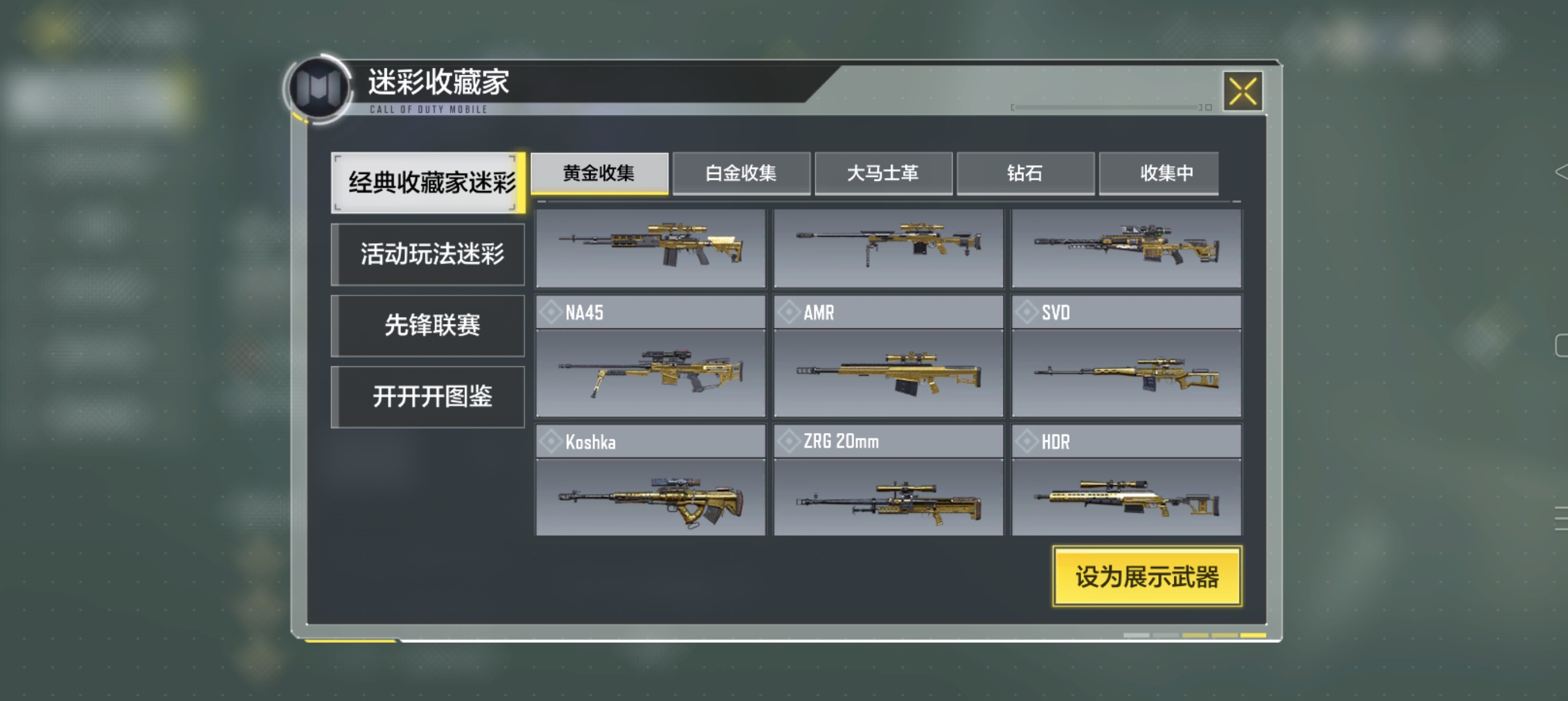Click the diamond icon next to HDR
The height and width of the screenshot is (701, 1568).
(1027, 441)
